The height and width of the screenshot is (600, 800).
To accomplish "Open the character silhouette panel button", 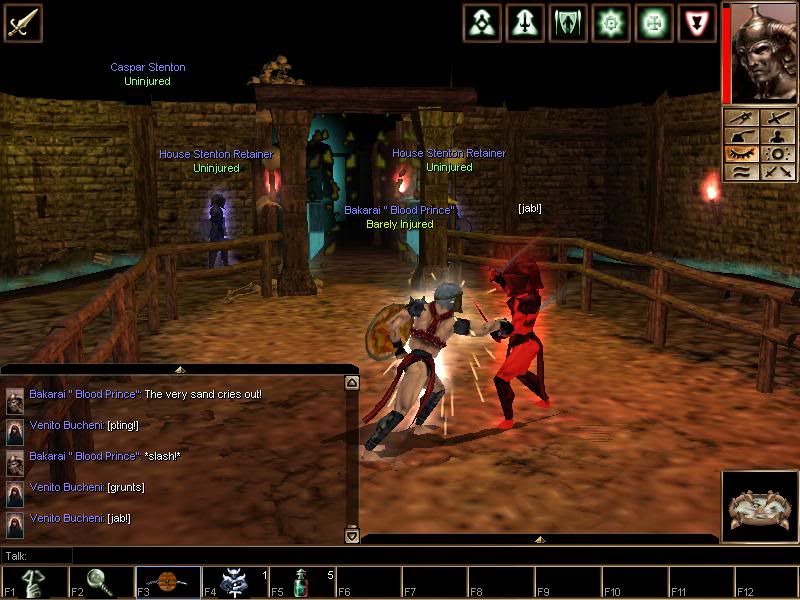I will (x=778, y=136).
